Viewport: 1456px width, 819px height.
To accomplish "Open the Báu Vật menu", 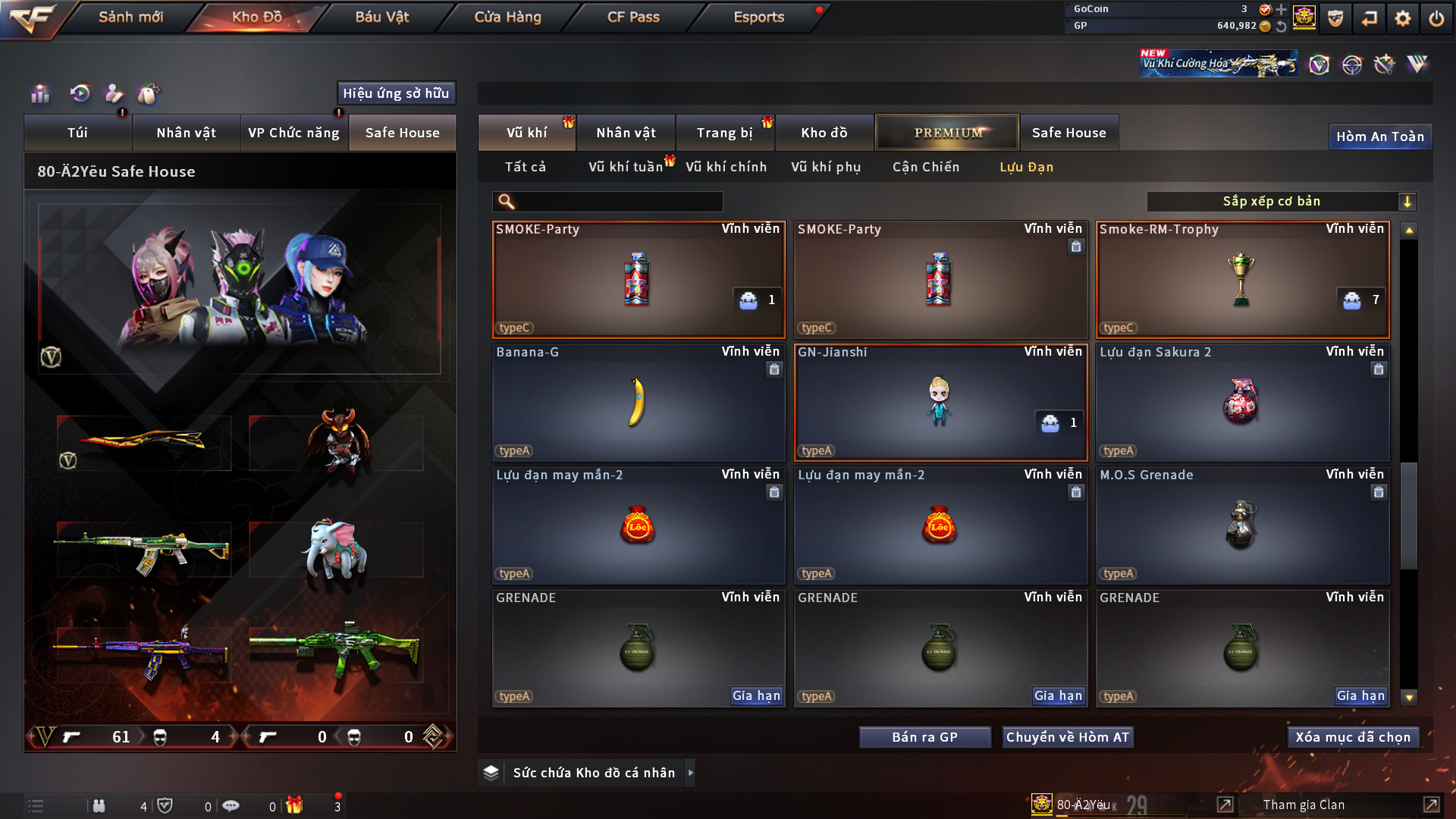I will point(381,17).
